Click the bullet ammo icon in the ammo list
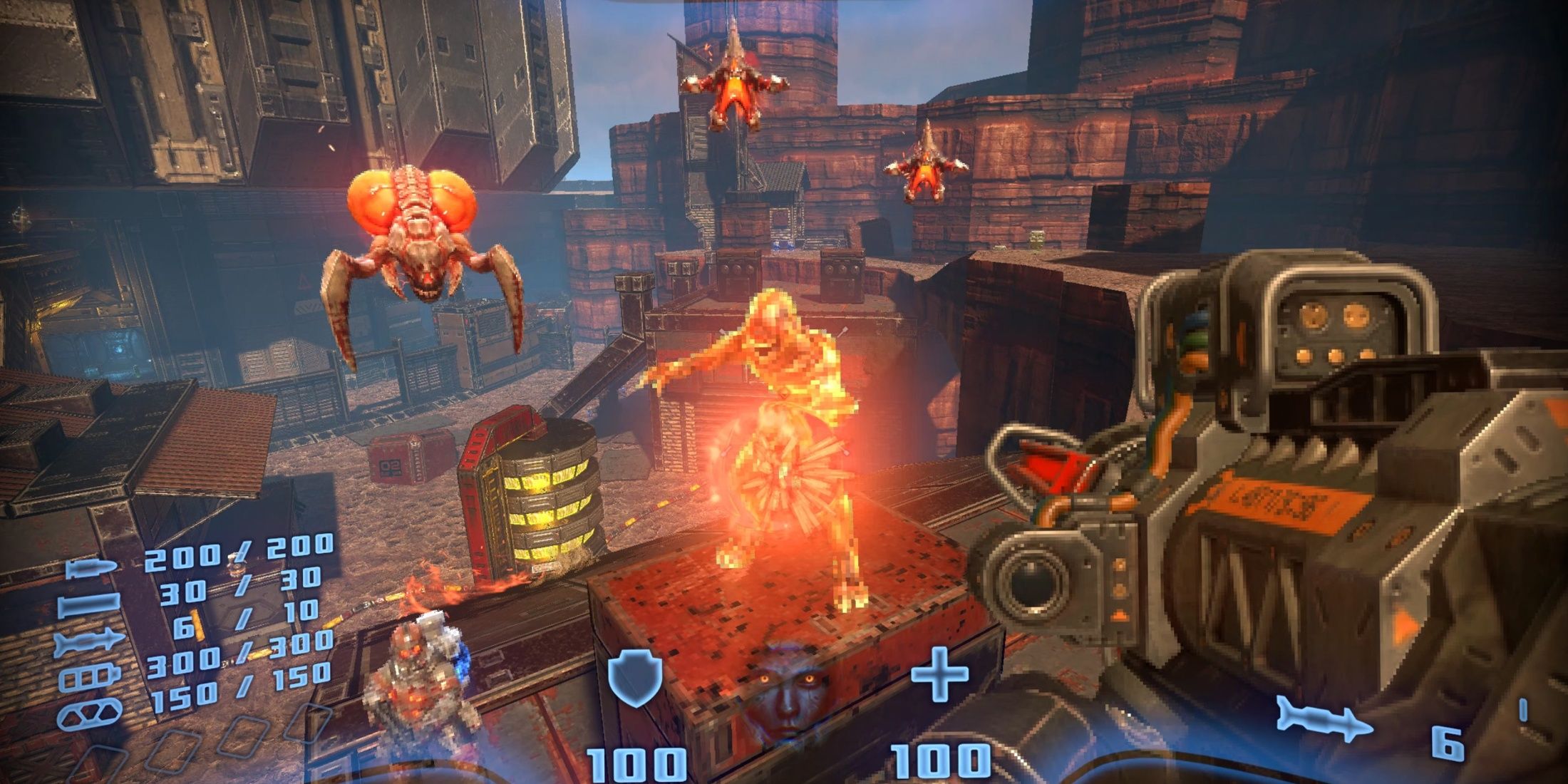Image resolution: width=1568 pixels, height=784 pixels. point(91,569)
